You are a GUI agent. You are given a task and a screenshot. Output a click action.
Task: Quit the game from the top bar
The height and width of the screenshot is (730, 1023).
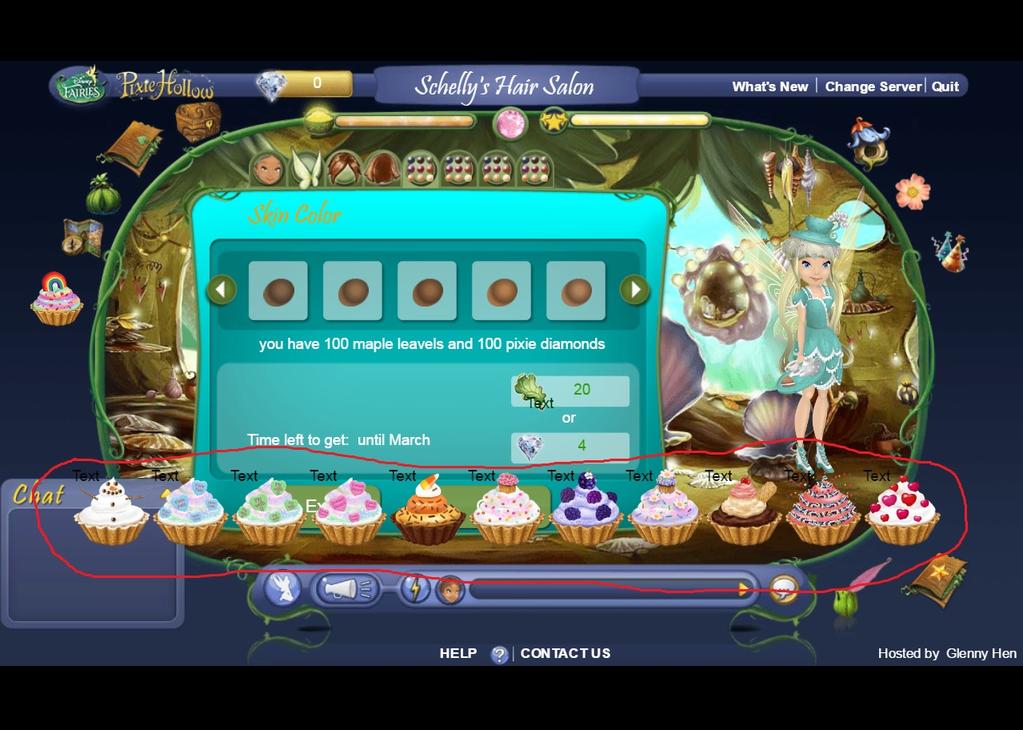point(945,87)
